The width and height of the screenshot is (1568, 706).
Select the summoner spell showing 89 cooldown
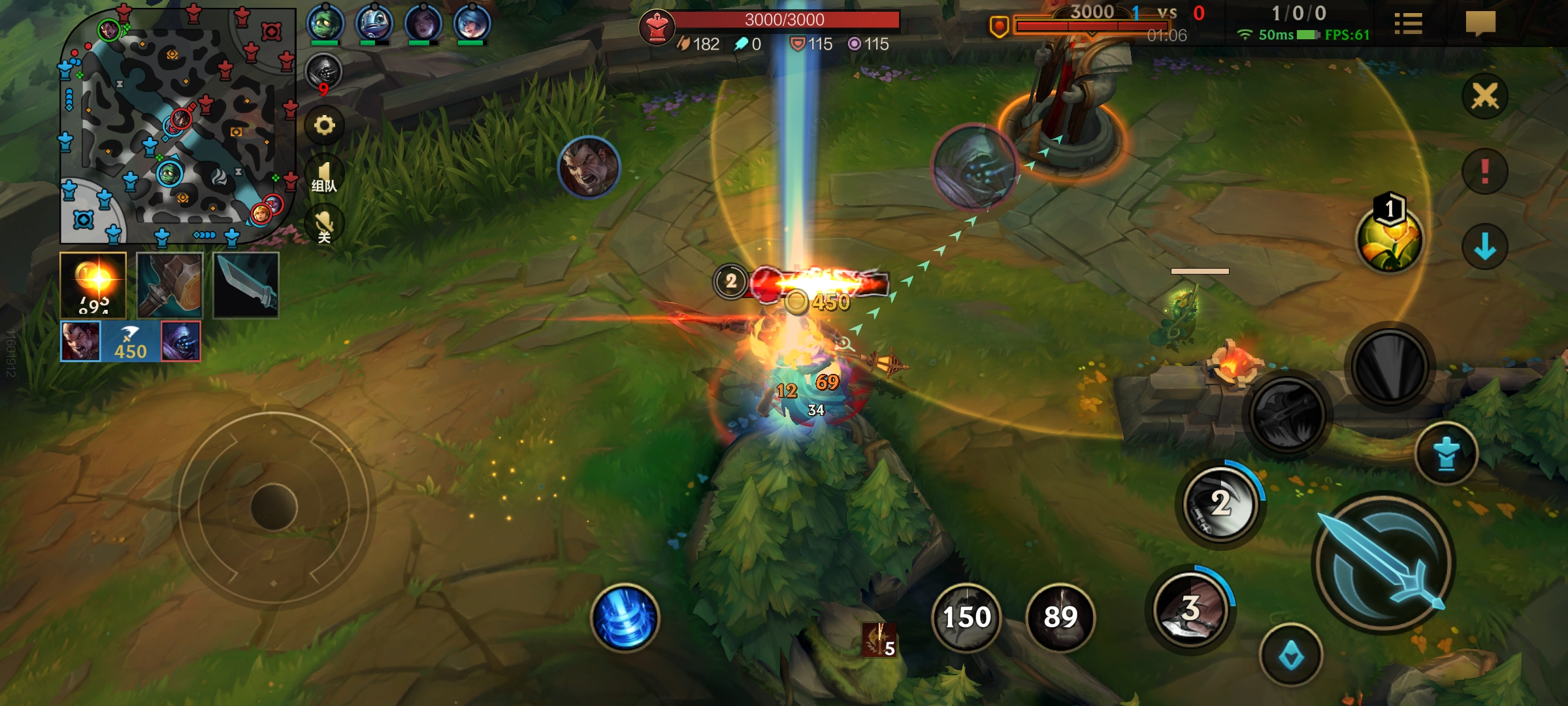(1060, 617)
